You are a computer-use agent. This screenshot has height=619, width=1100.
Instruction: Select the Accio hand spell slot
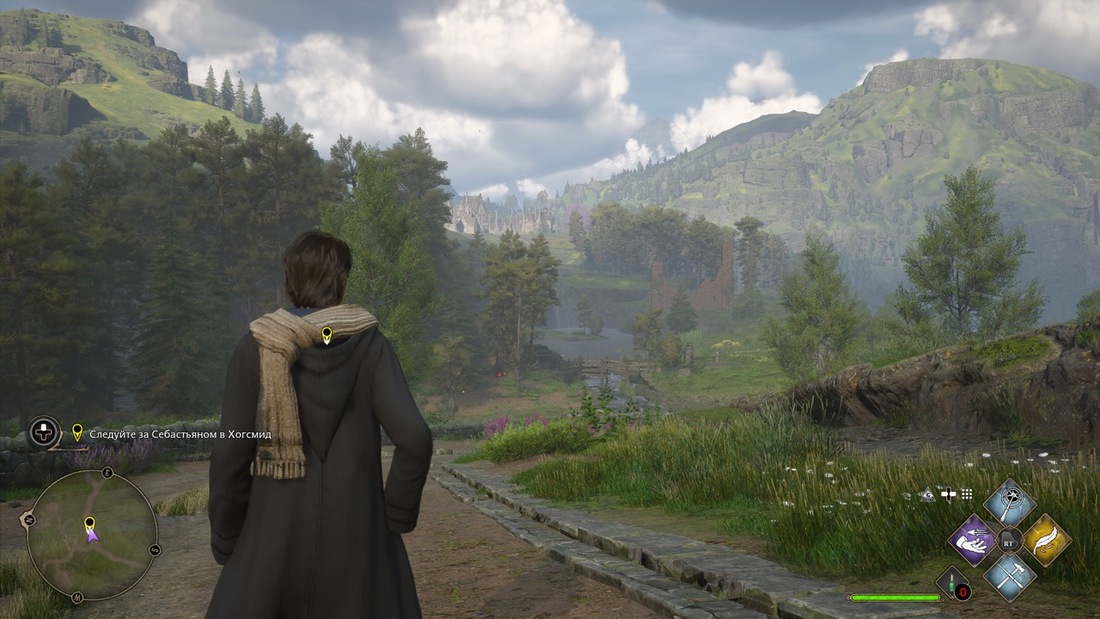pos(973,540)
